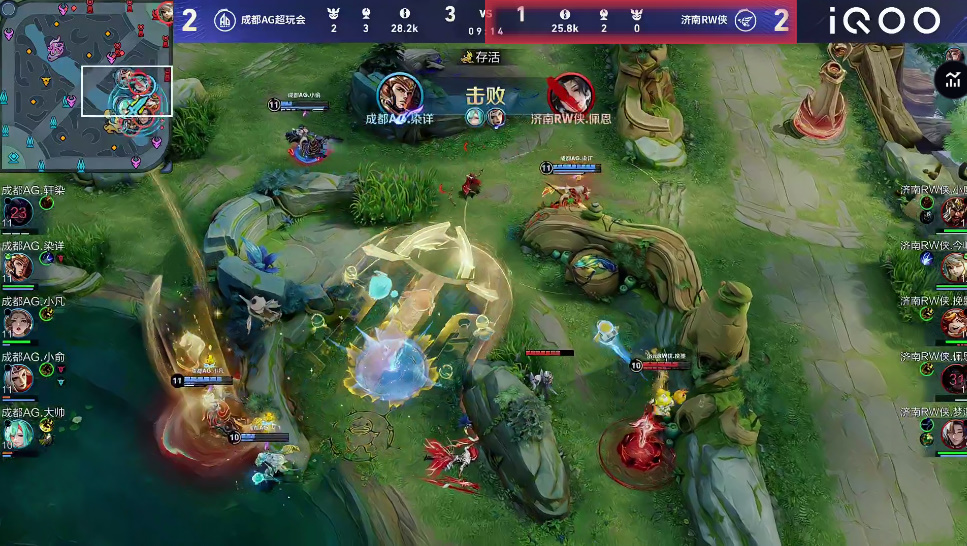
Task: Select 成都AG.染详 player portrait
Action: (18, 267)
